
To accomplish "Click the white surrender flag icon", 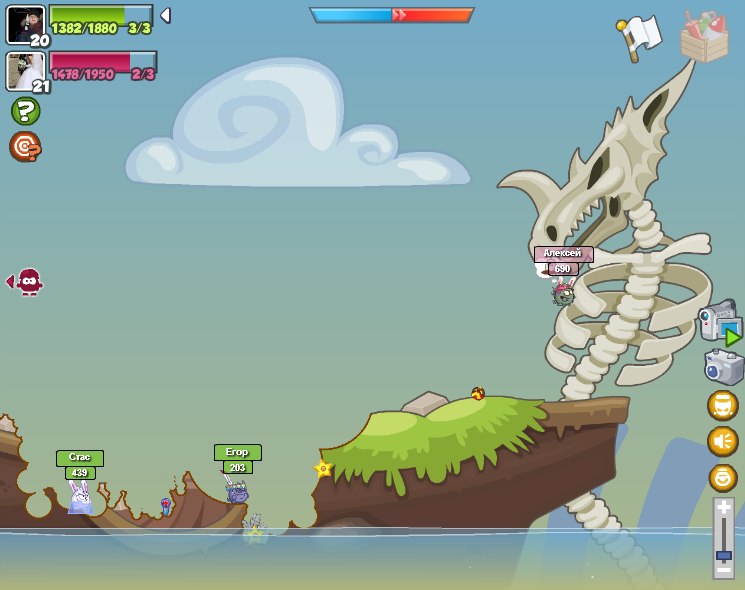I will [x=641, y=37].
